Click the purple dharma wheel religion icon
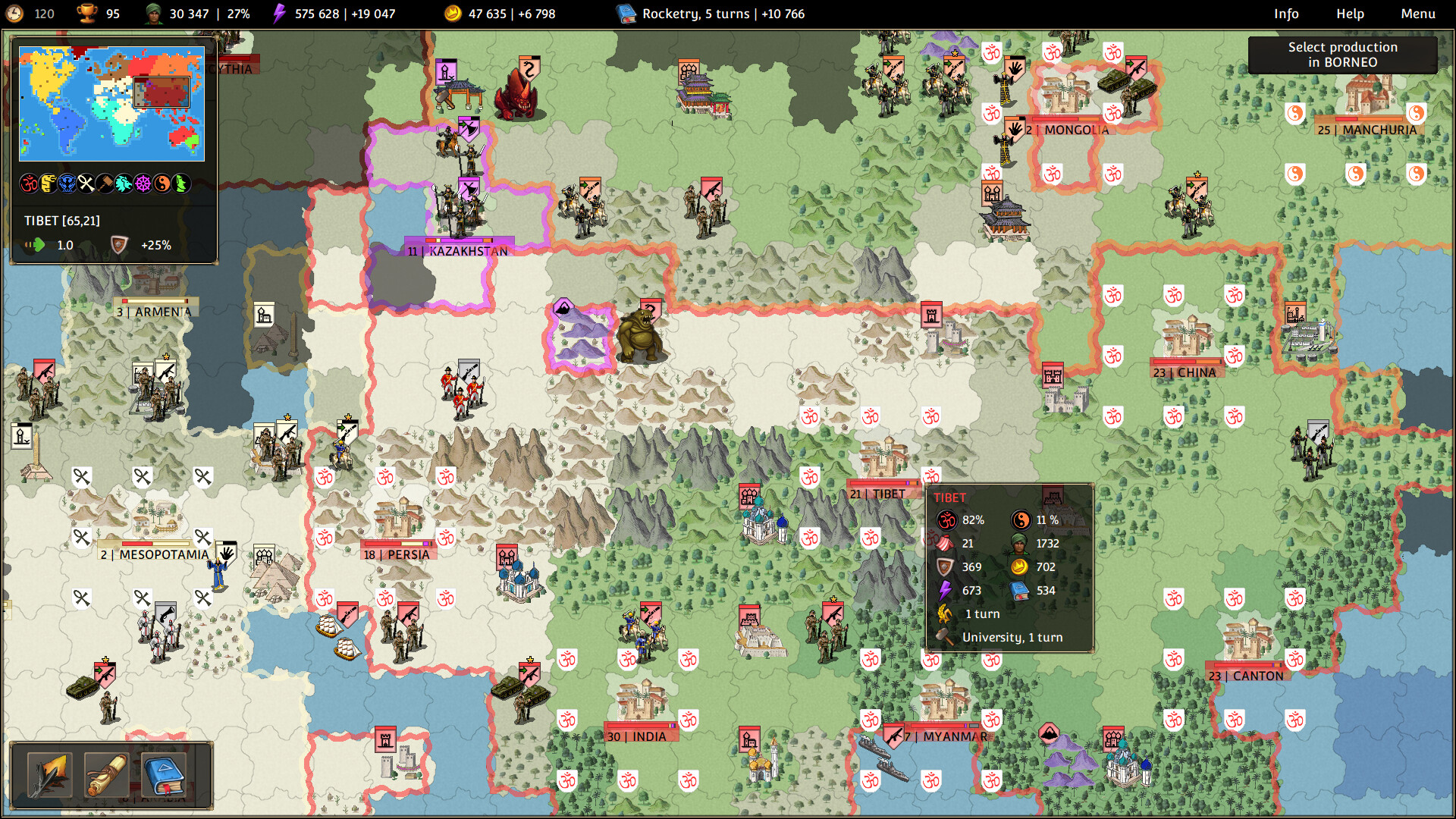This screenshot has width=1456, height=819. [143, 184]
